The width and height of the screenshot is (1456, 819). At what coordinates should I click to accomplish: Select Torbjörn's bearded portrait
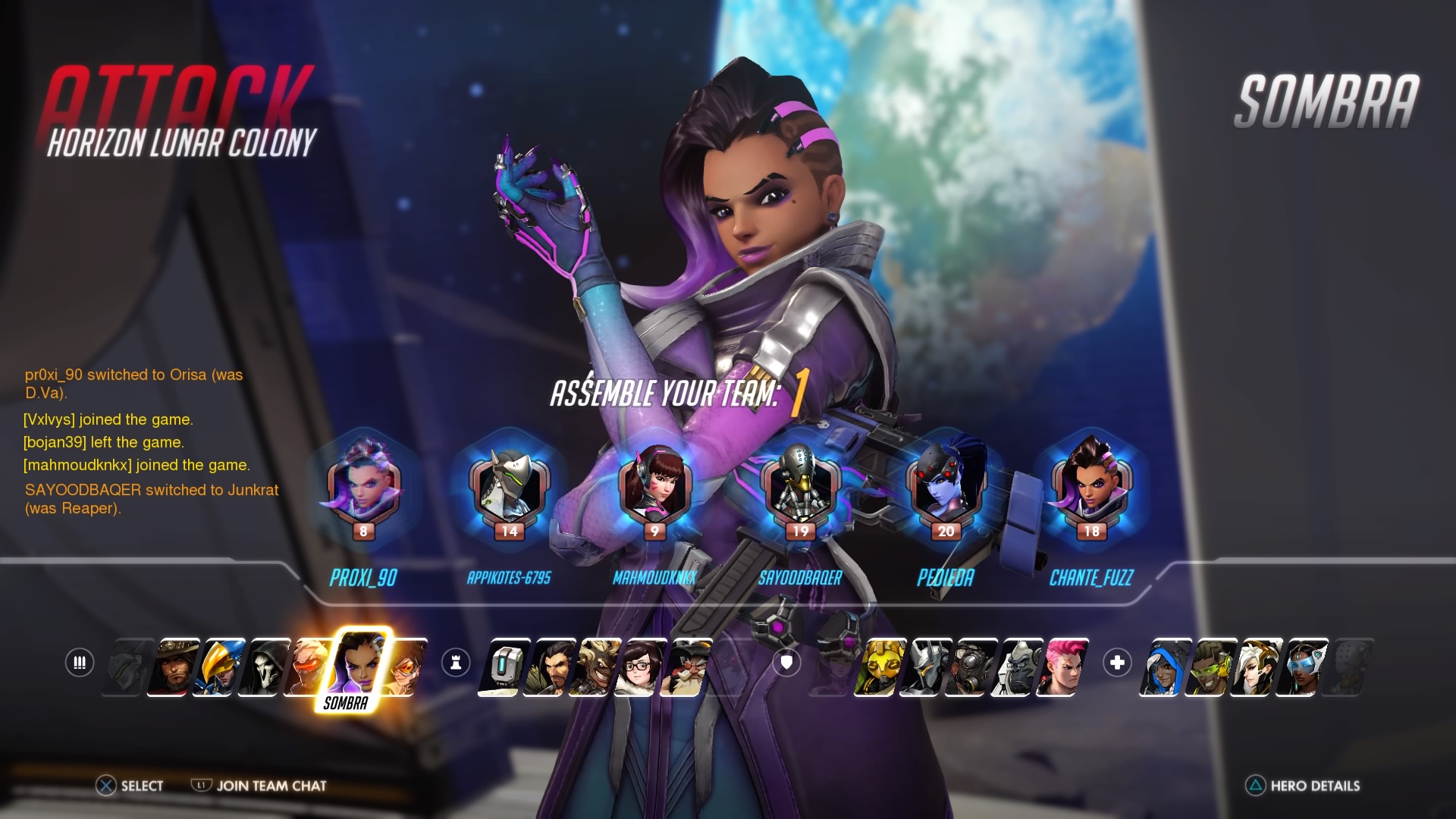pos(687,667)
